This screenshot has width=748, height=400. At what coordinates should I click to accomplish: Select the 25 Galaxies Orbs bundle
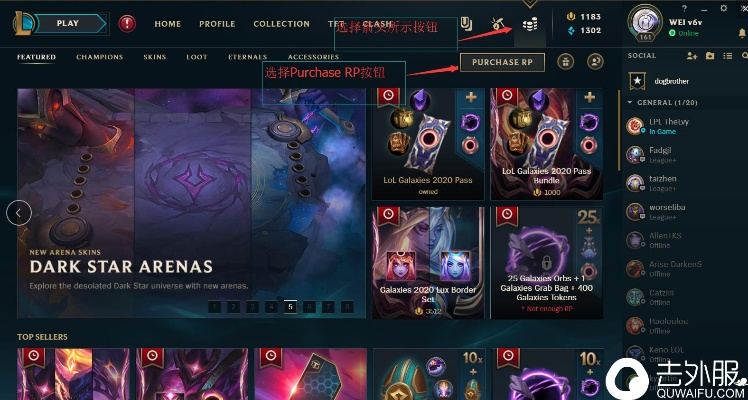(547, 261)
